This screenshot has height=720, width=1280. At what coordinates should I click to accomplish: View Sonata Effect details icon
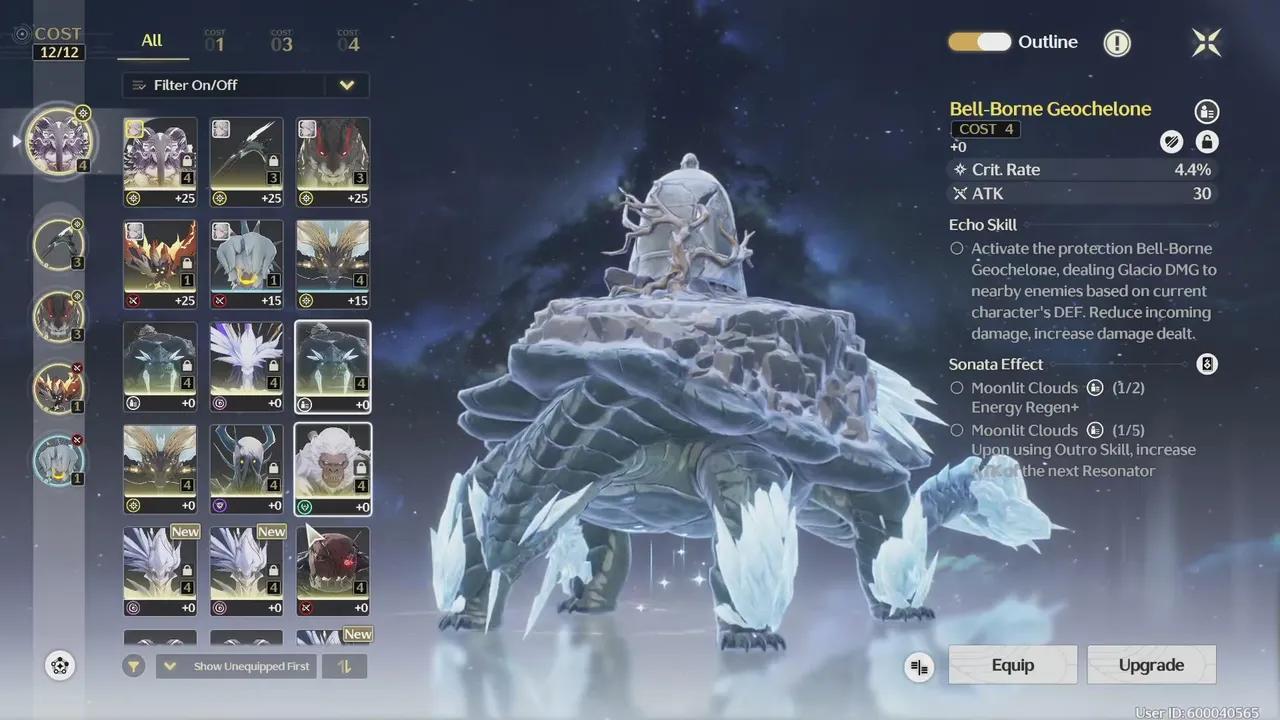[1206, 364]
